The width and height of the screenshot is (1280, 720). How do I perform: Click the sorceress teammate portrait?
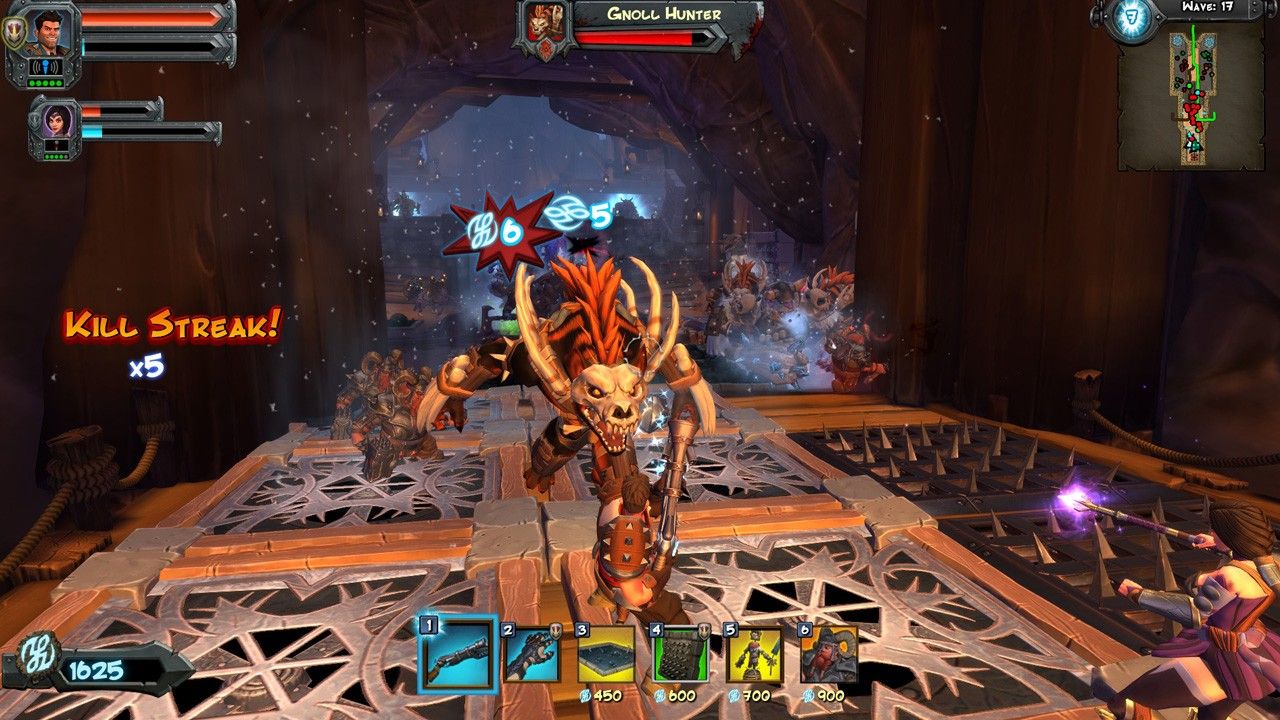pyautogui.click(x=54, y=121)
